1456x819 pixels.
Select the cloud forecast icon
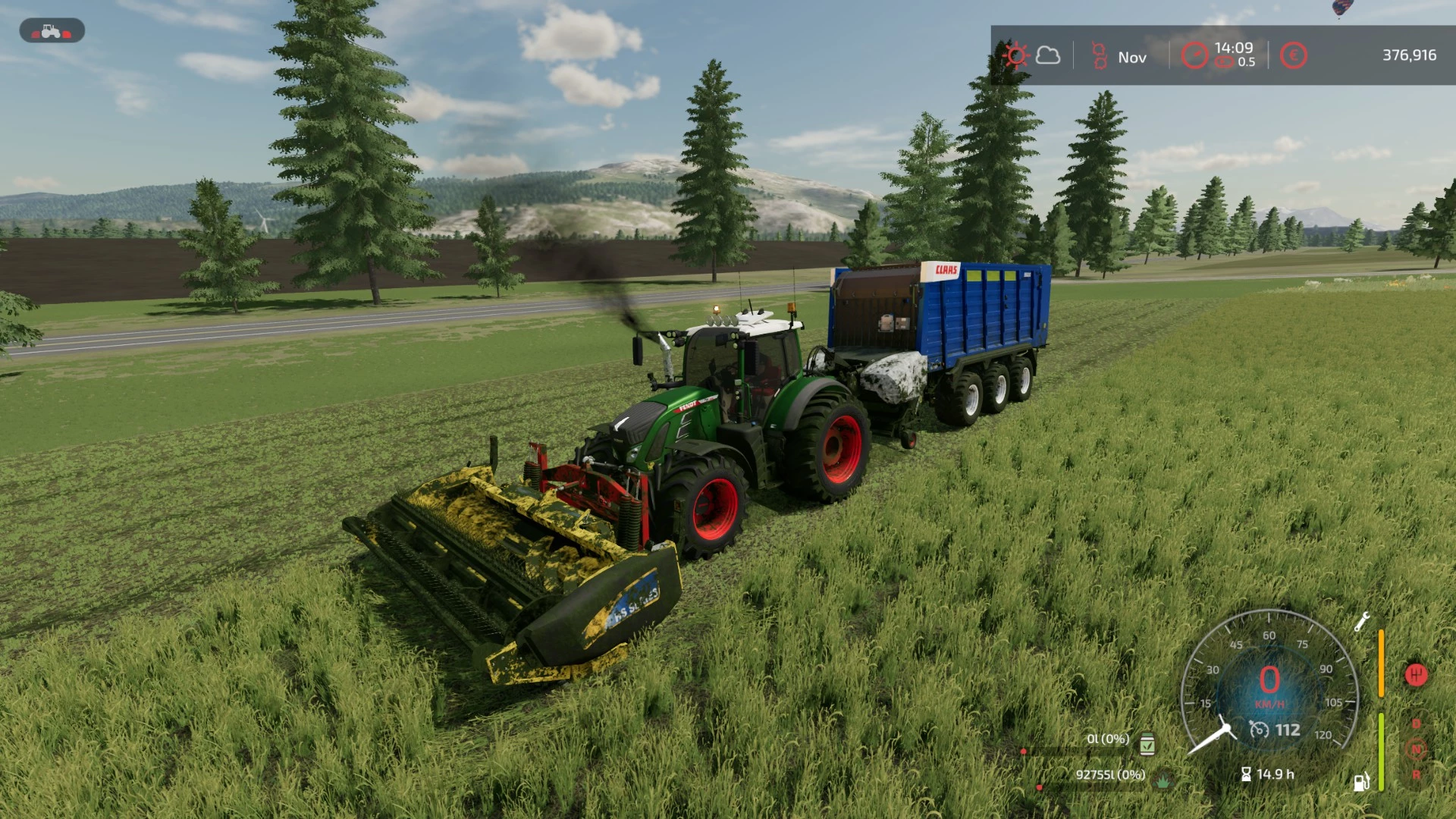pyautogui.click(x=1048, y=56)
